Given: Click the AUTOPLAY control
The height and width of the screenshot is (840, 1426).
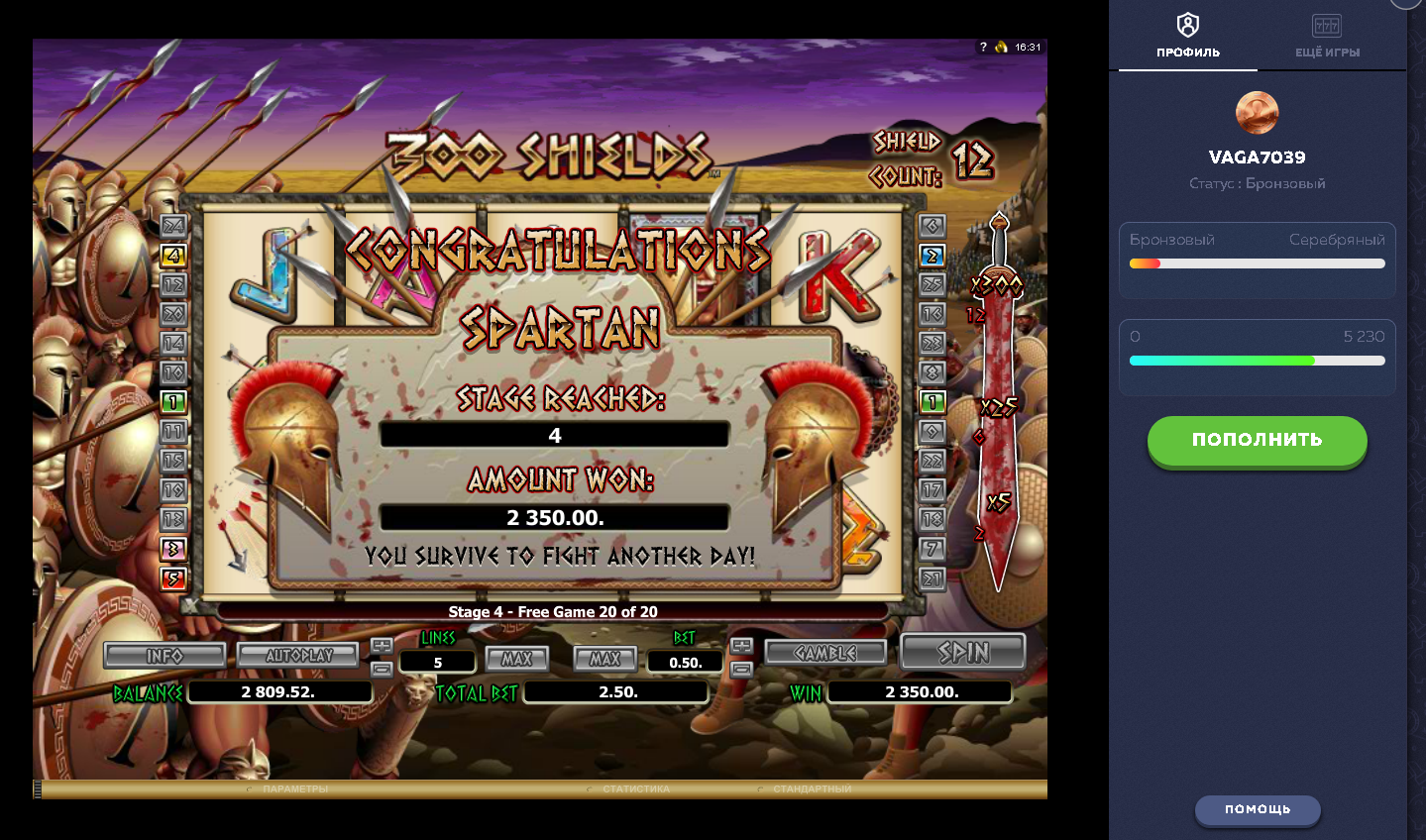Looking at the screenshot, I should (x=297, y=654).
